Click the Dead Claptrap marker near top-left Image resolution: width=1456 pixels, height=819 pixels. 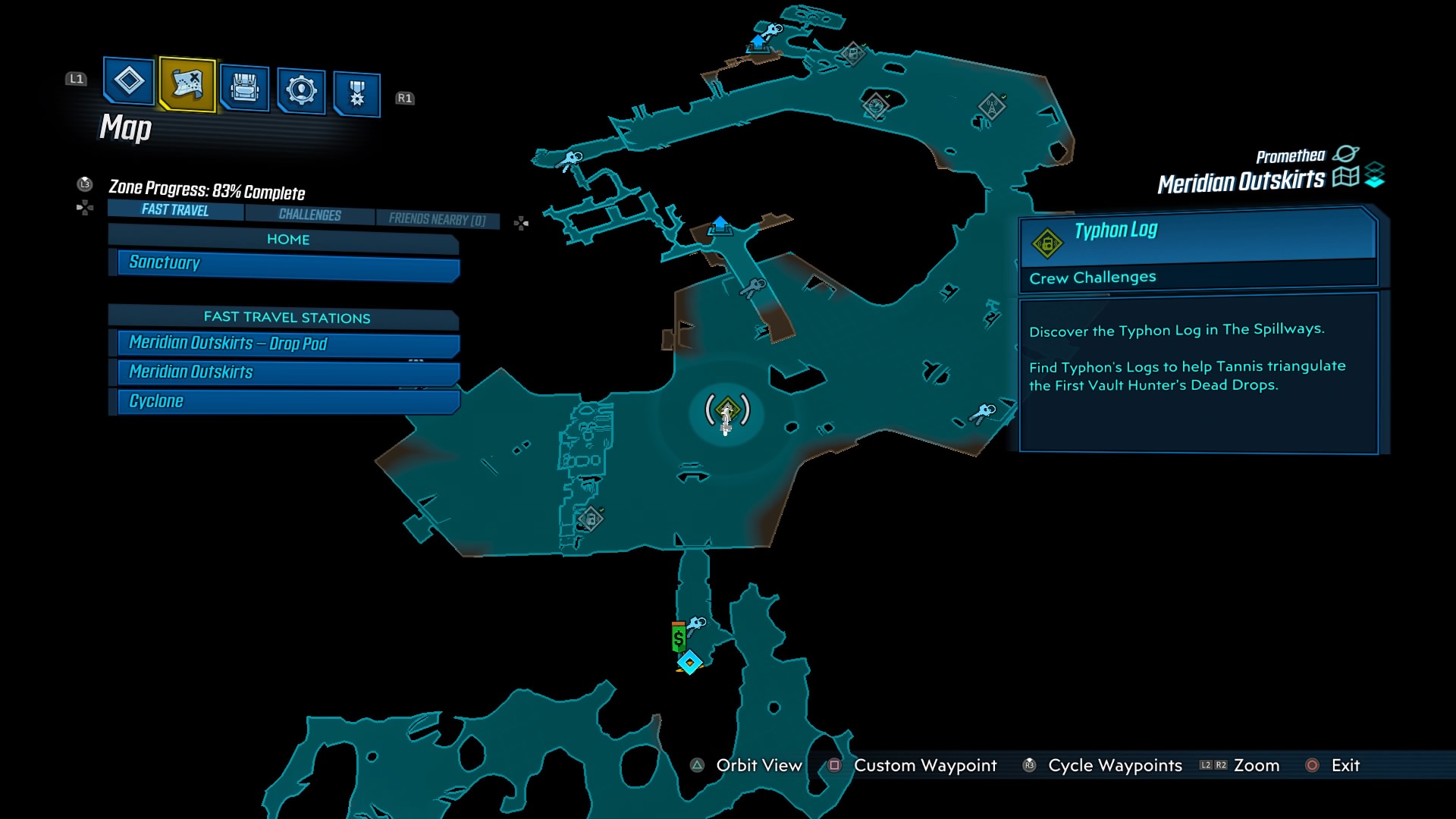853,55
